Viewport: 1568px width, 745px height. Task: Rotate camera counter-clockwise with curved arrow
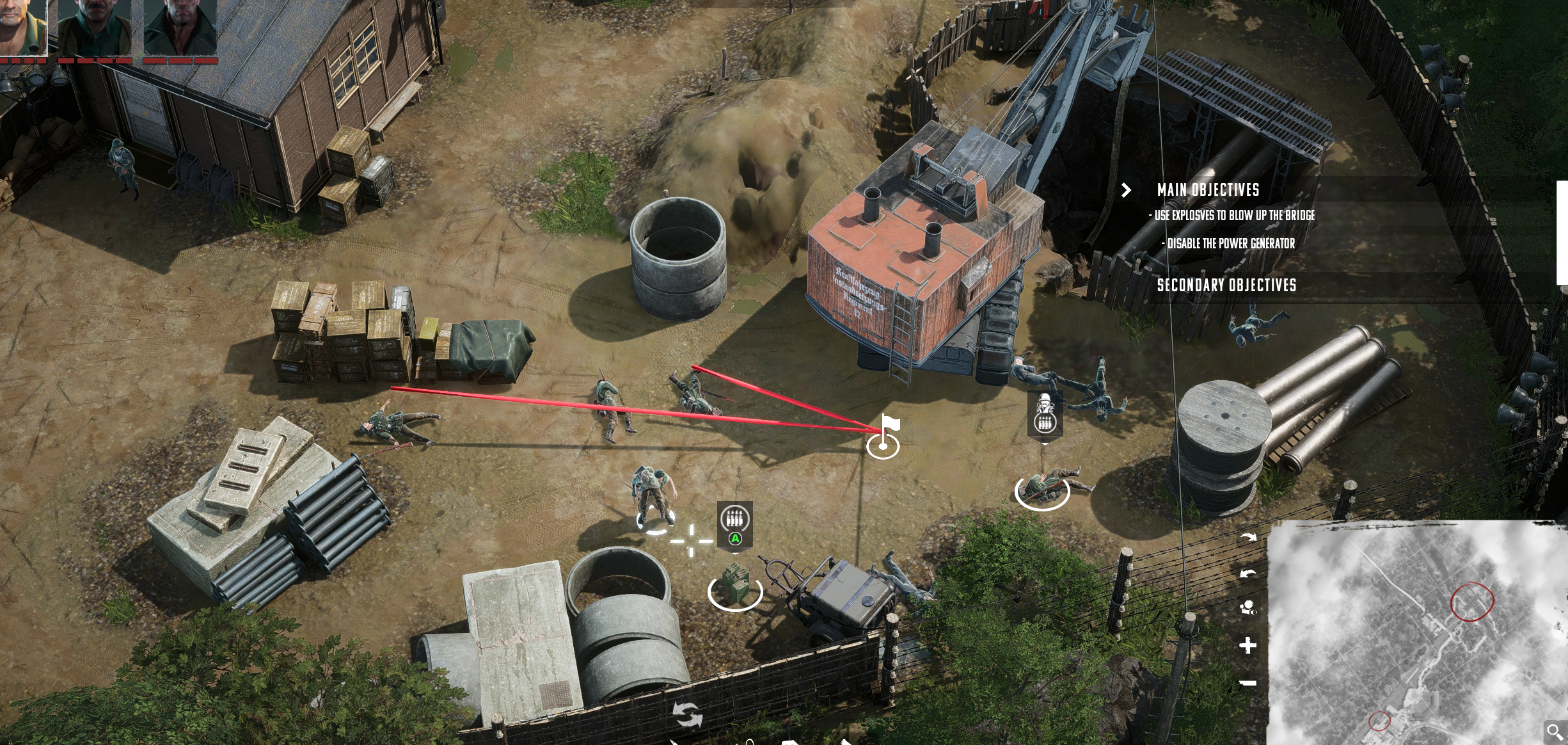pyautogui.click(x=1248, y=573)
